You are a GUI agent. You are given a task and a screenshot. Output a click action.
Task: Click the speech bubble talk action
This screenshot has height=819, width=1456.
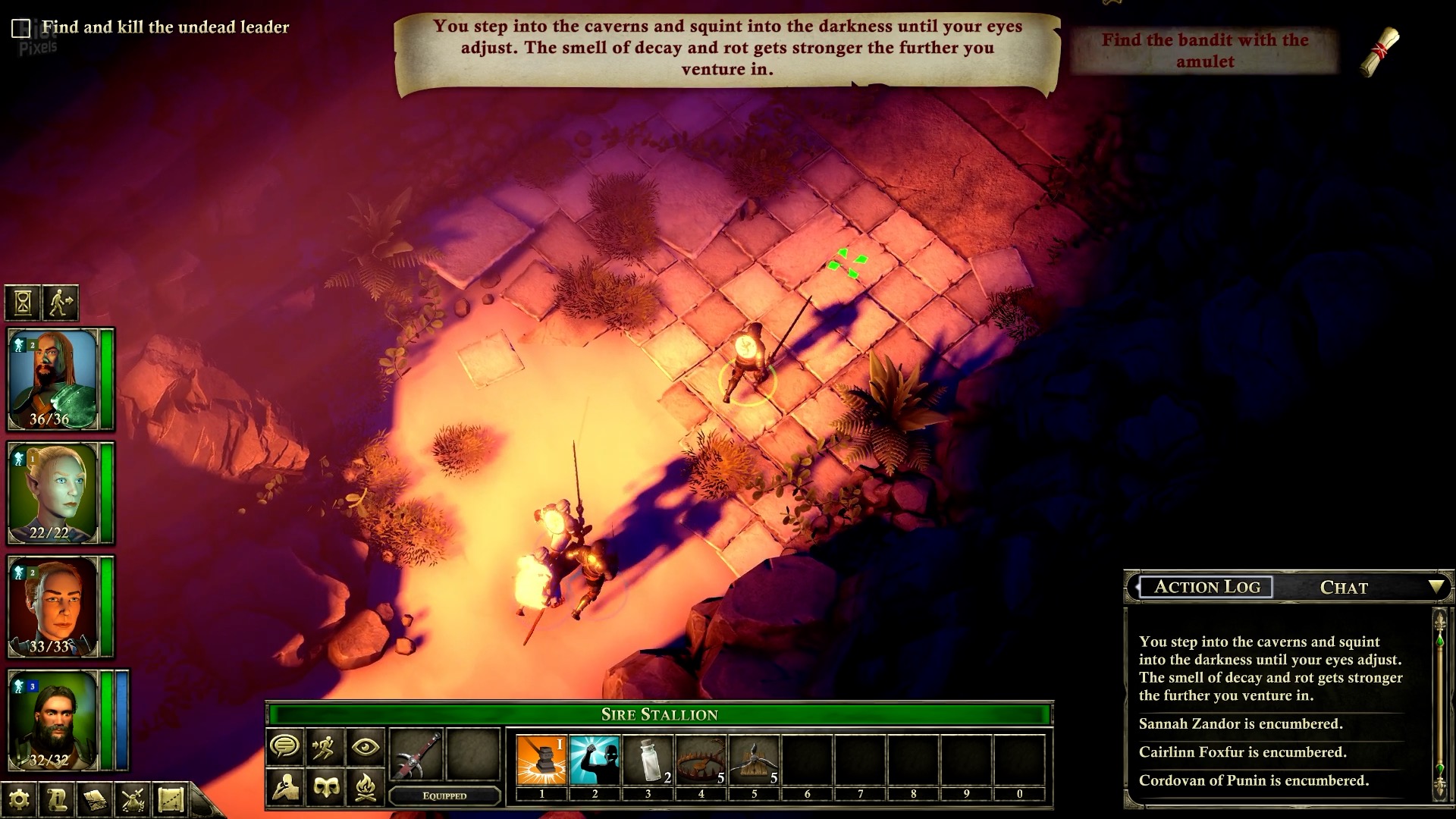[285, 747]
